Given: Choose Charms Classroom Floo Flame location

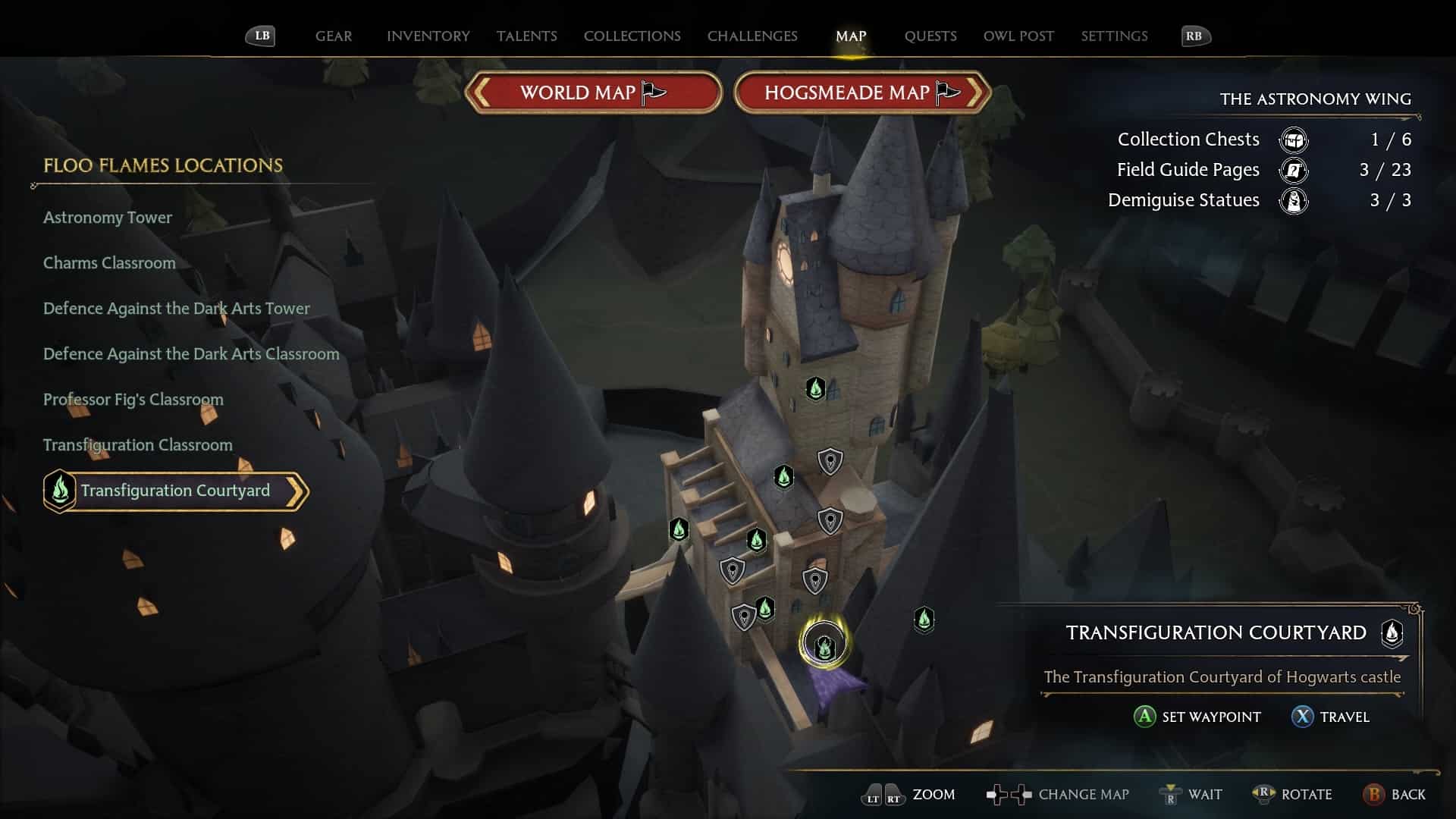Looking at the screenshot, I should pyautogui.click(x=109, y=263).
